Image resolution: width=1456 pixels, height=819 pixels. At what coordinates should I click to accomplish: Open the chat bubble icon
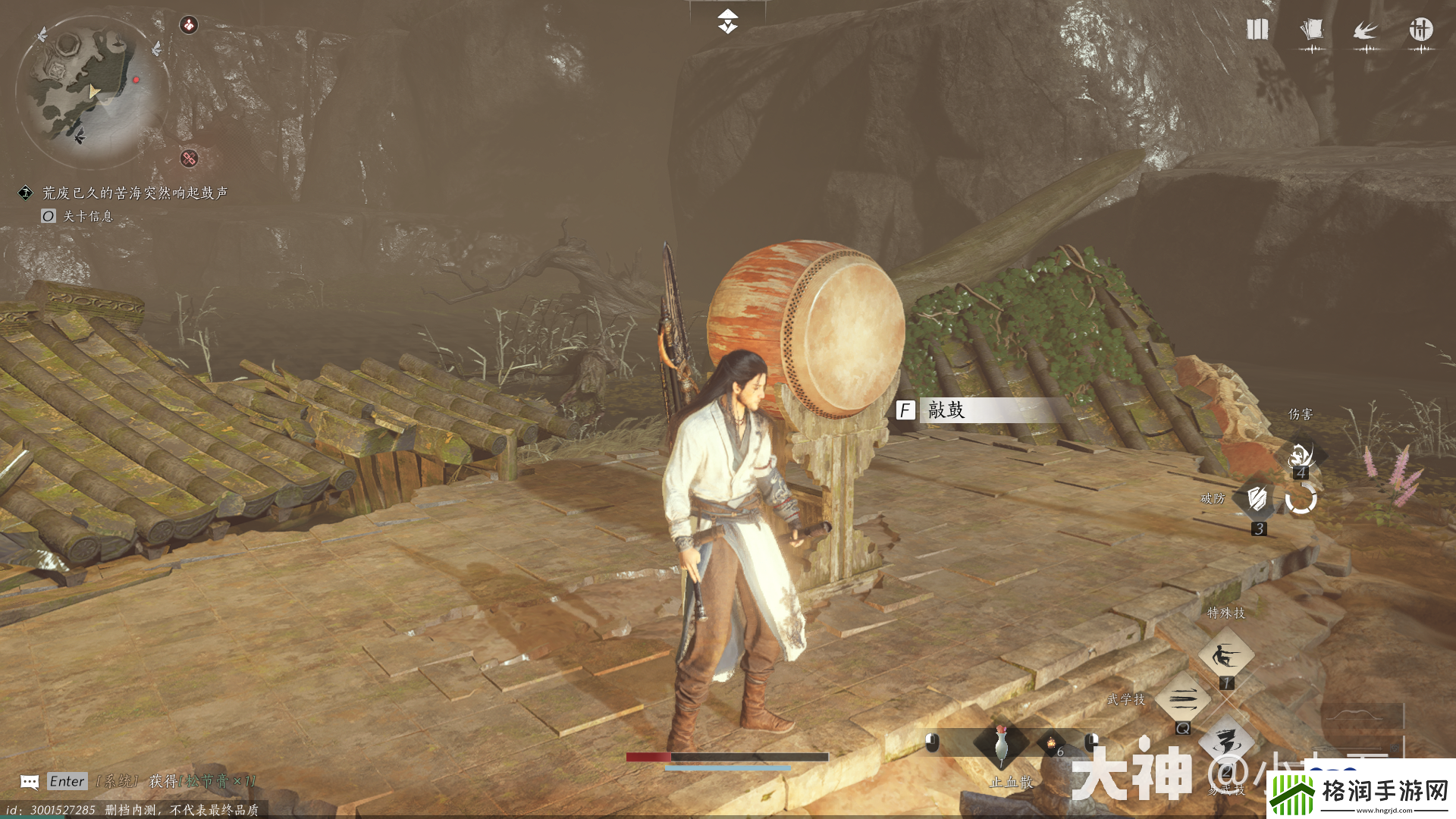coord(30,782)
